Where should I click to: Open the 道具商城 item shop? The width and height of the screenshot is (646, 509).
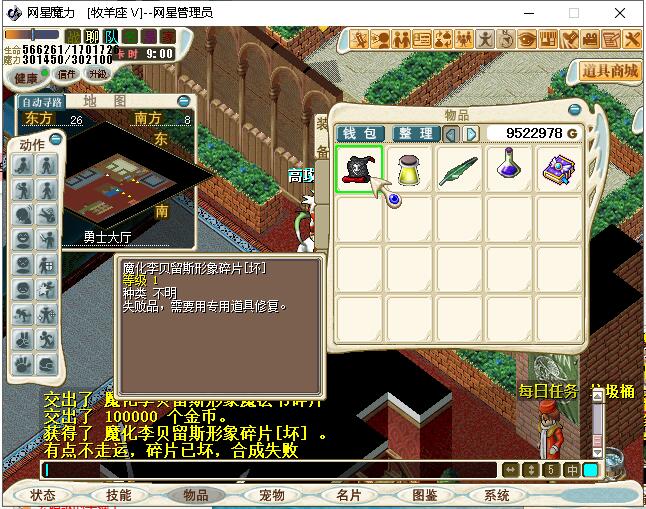tap(609, 71)
